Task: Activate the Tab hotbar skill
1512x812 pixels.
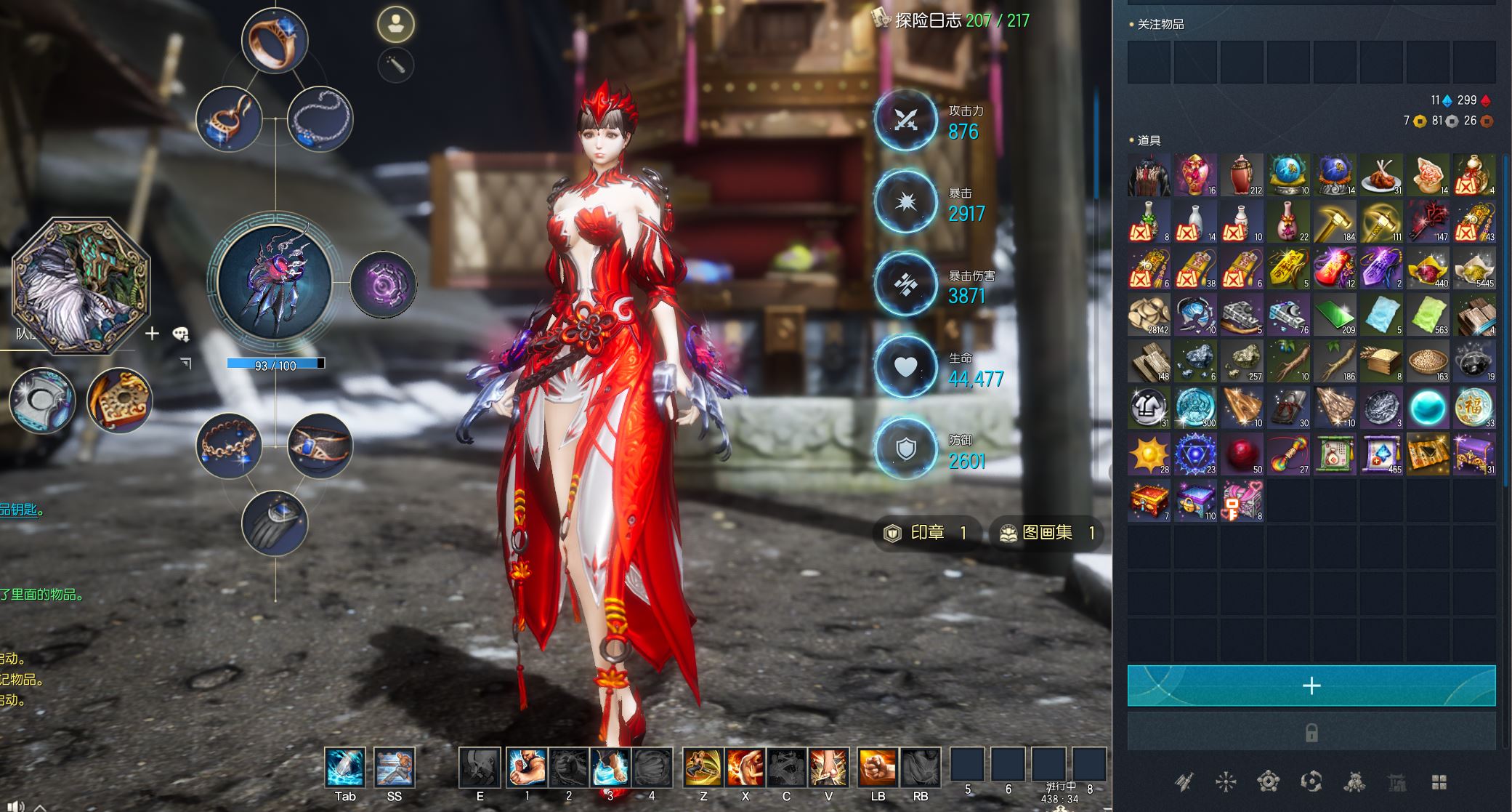Action: (345, 768)
